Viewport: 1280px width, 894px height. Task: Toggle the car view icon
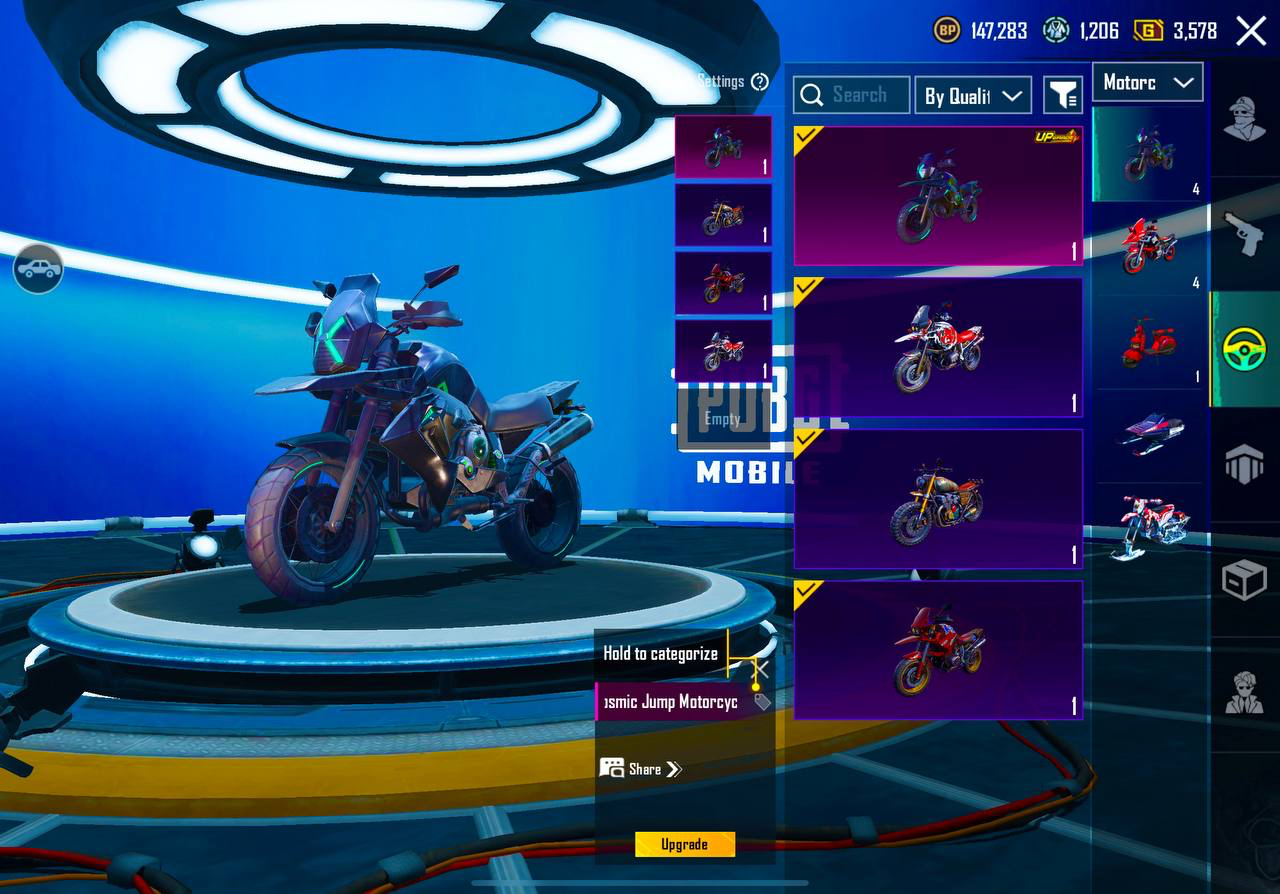click(x=38, y=268)
